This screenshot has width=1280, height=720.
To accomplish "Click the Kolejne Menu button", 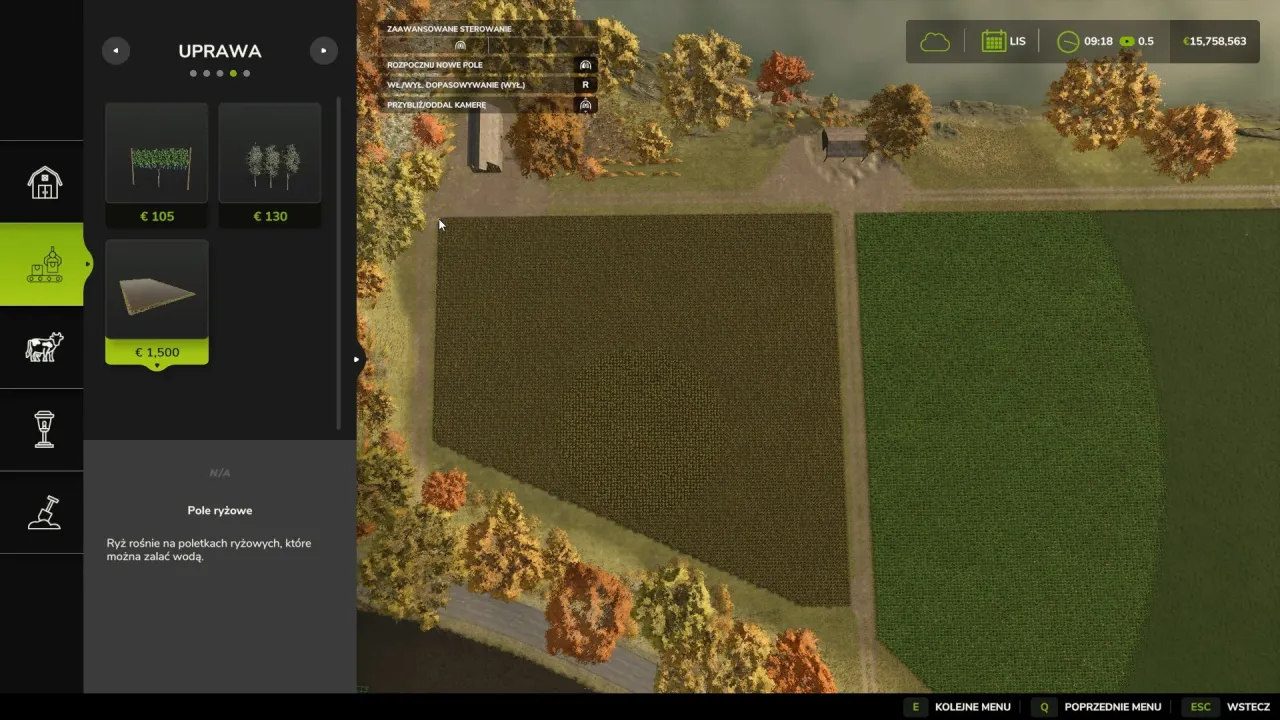I will (x=958, y=707).
